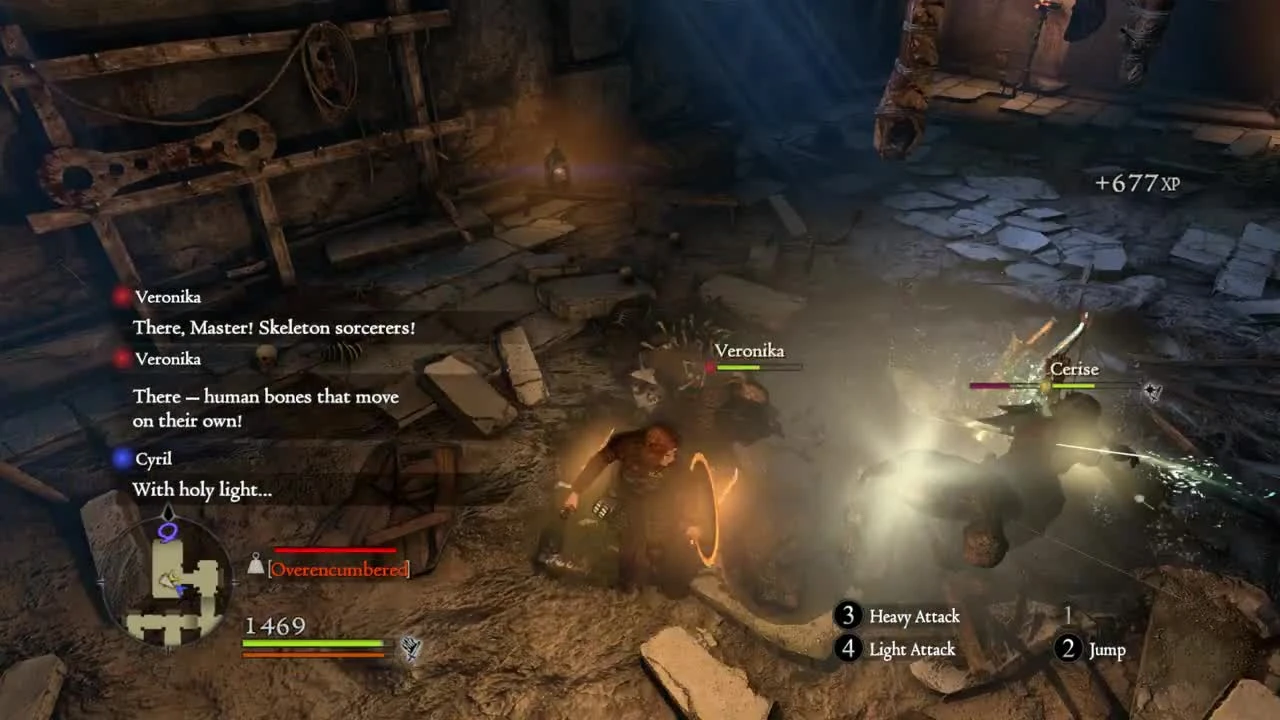Select Cerise's name tag

tap(1075, 369)
